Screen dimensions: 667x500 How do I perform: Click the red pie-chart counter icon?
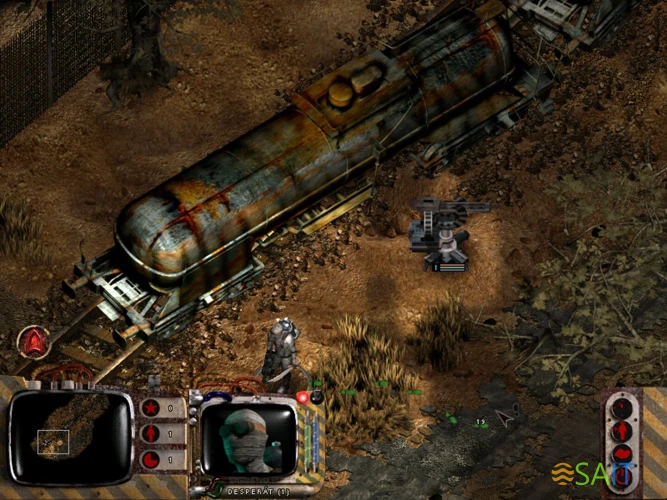tap(151, 459)
